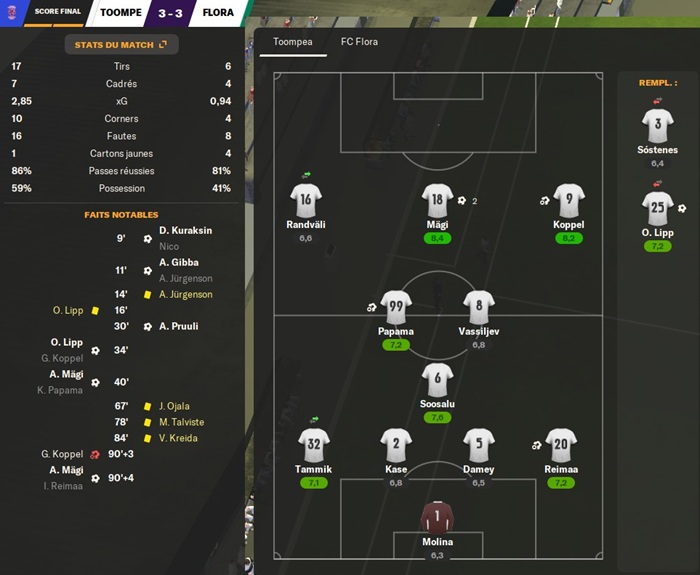Choose Vassiljev number 8 shirt
Screen dimensions: 700x575
(478, 307)
